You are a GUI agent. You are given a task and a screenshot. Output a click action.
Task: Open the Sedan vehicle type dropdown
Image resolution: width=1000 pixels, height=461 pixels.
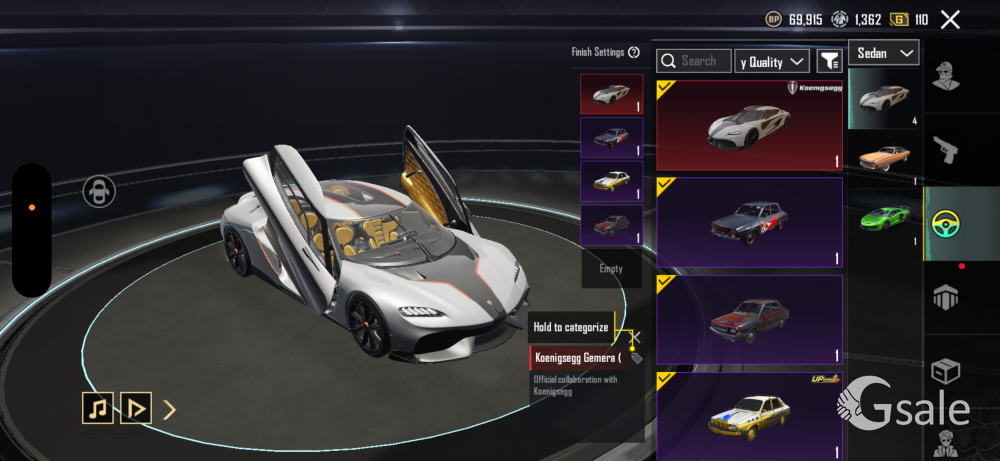(x=884, y=53)
